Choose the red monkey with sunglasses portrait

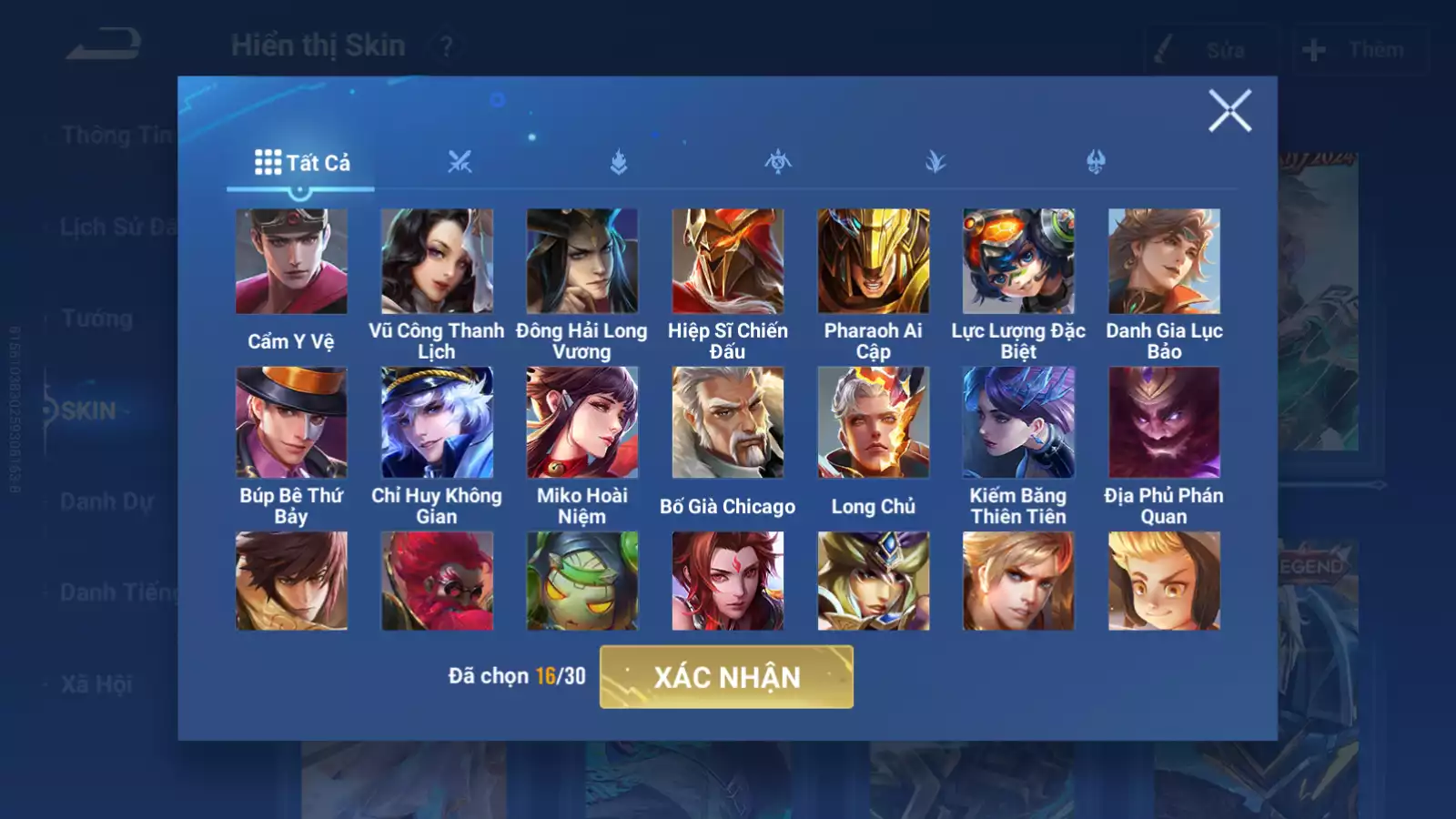pyautogui.click(x=437, y=581)
